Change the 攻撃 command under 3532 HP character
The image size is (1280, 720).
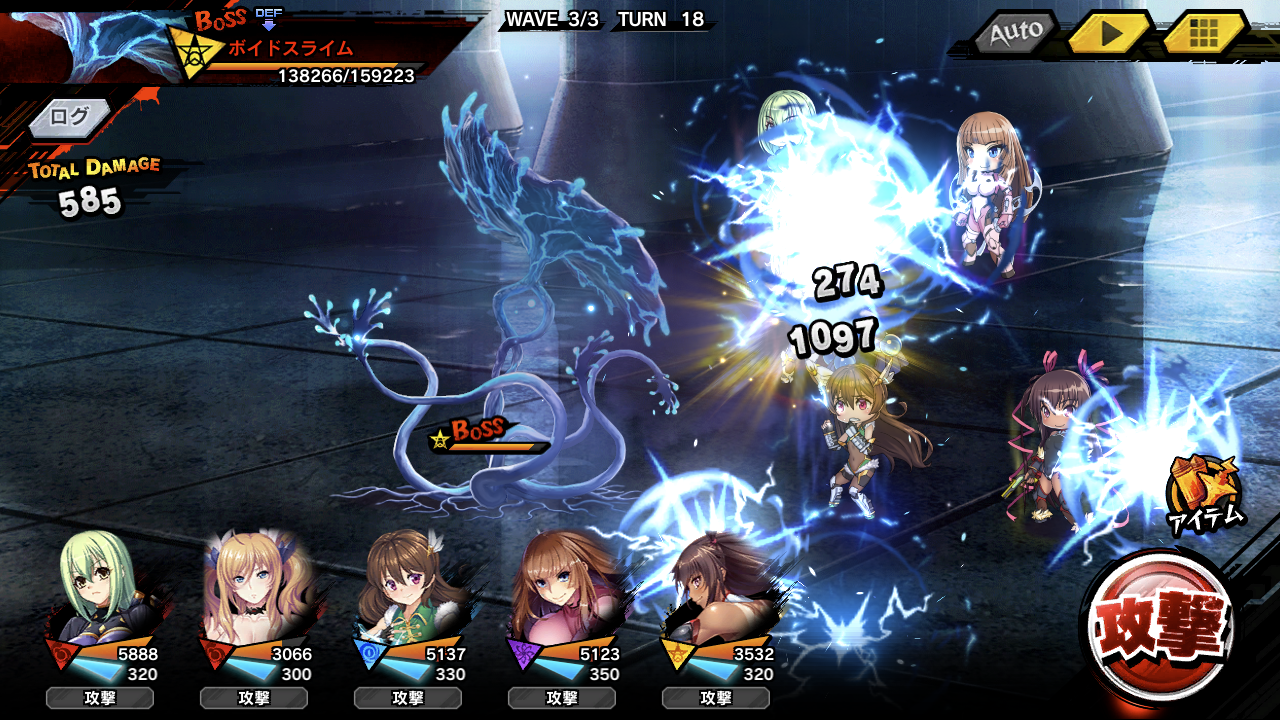716,698
